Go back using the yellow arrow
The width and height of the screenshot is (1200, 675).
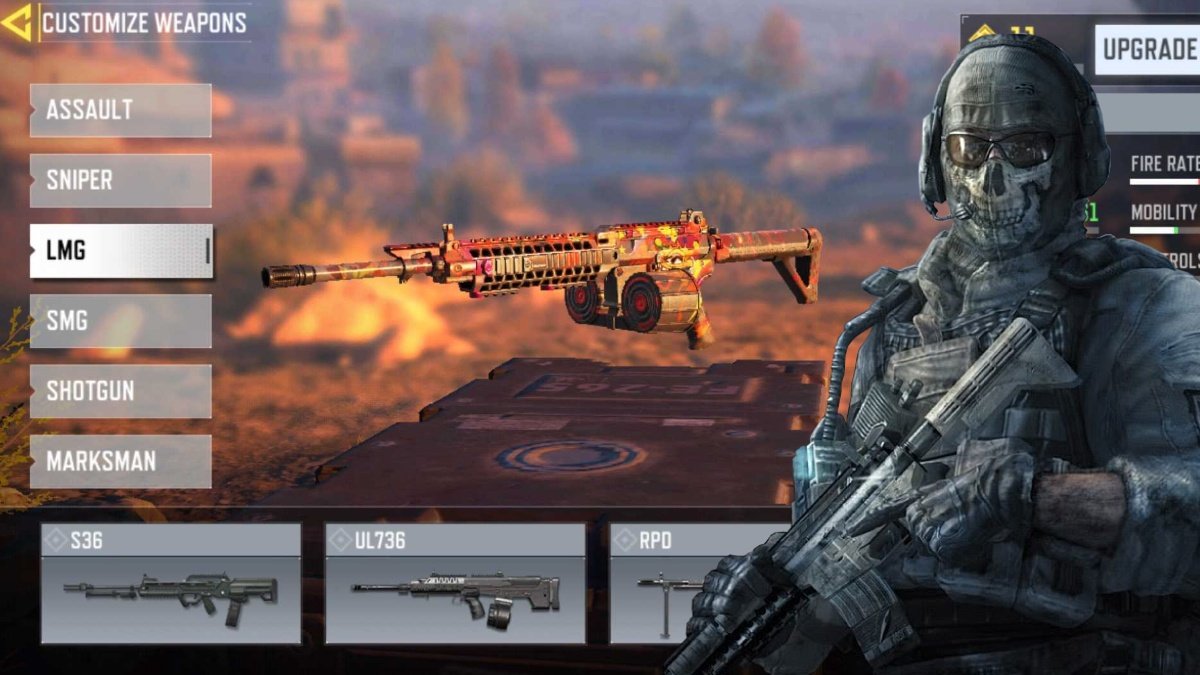click(17, 22)
